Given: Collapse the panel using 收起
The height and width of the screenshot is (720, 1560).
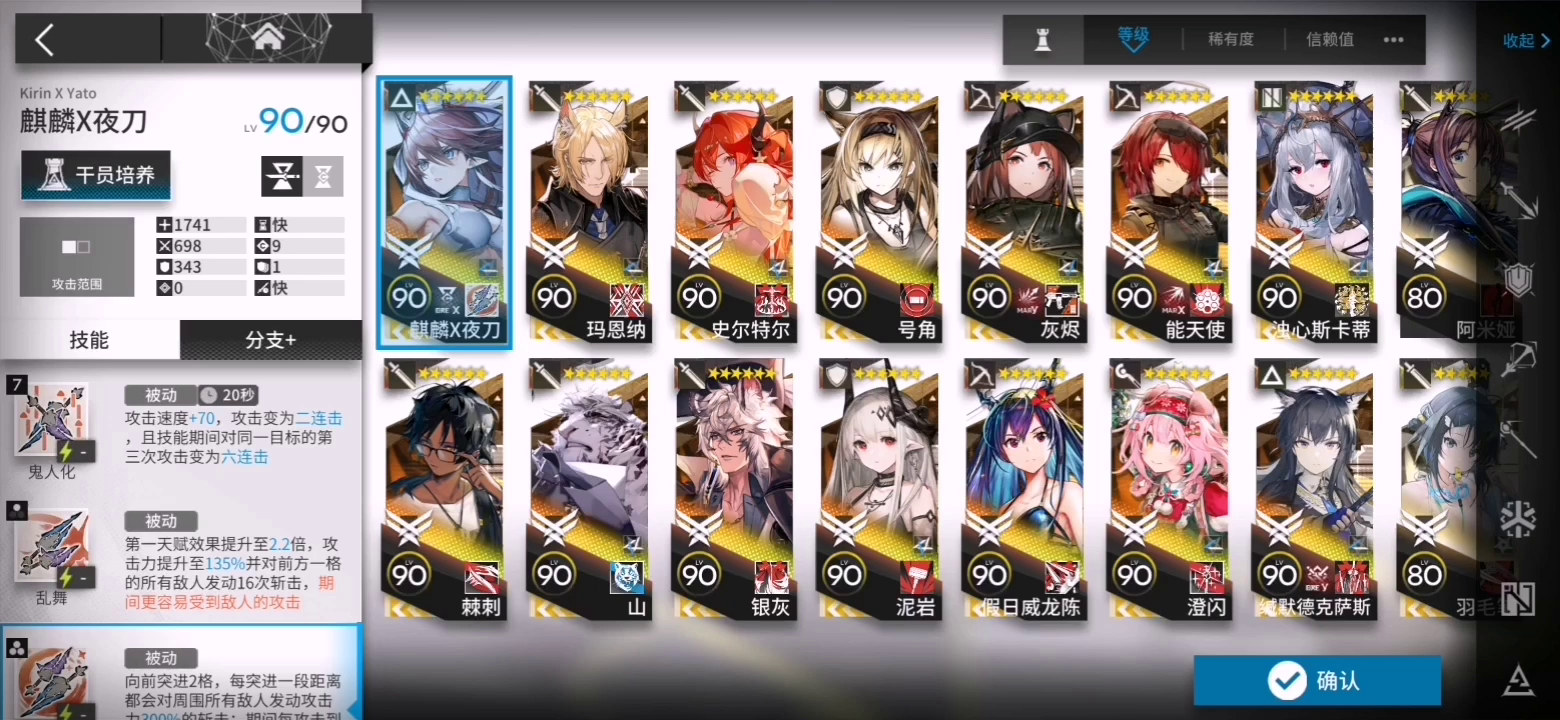Looking at the screenshot, I should [1521, 41].
